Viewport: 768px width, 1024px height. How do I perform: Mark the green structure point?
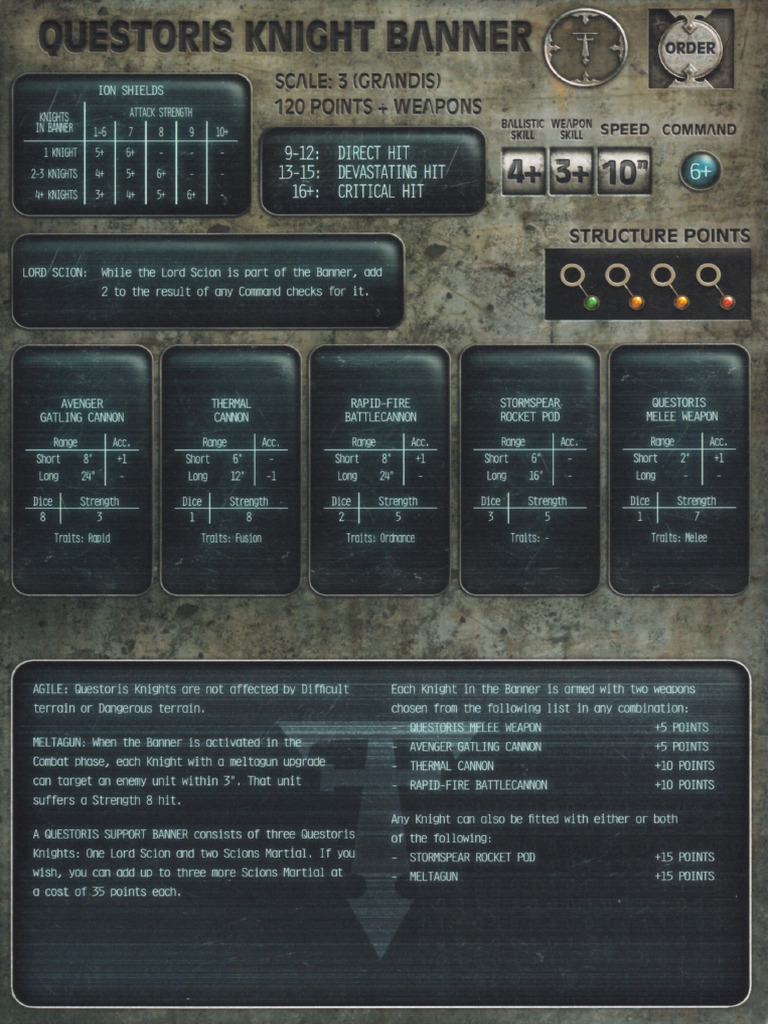pos(591,302)
